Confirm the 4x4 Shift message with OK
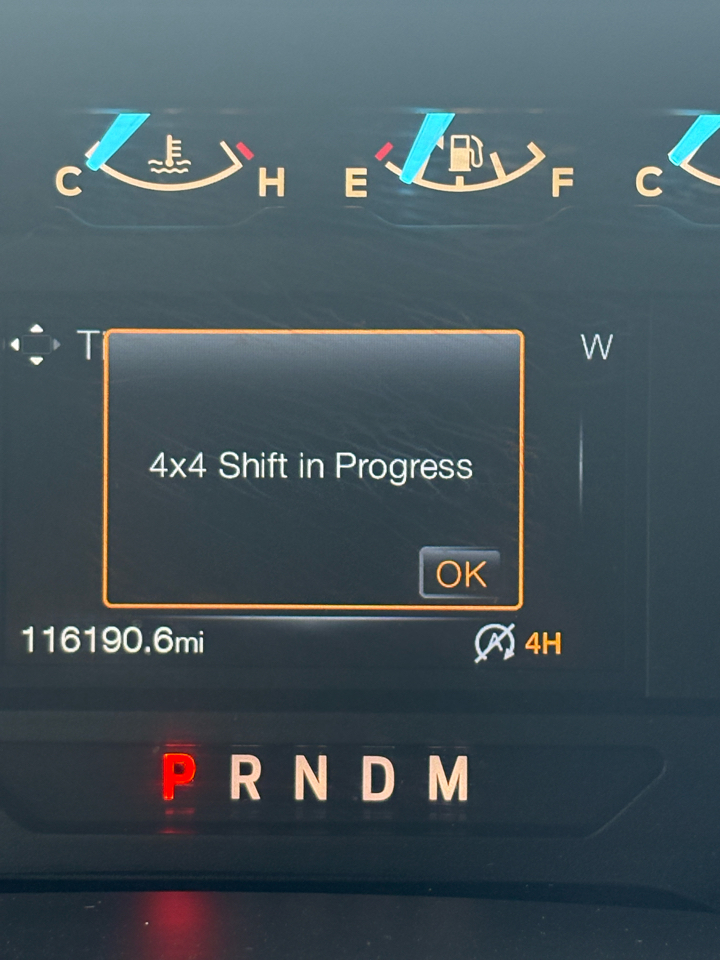The image size is (720, 960). (x=460, y=574)
